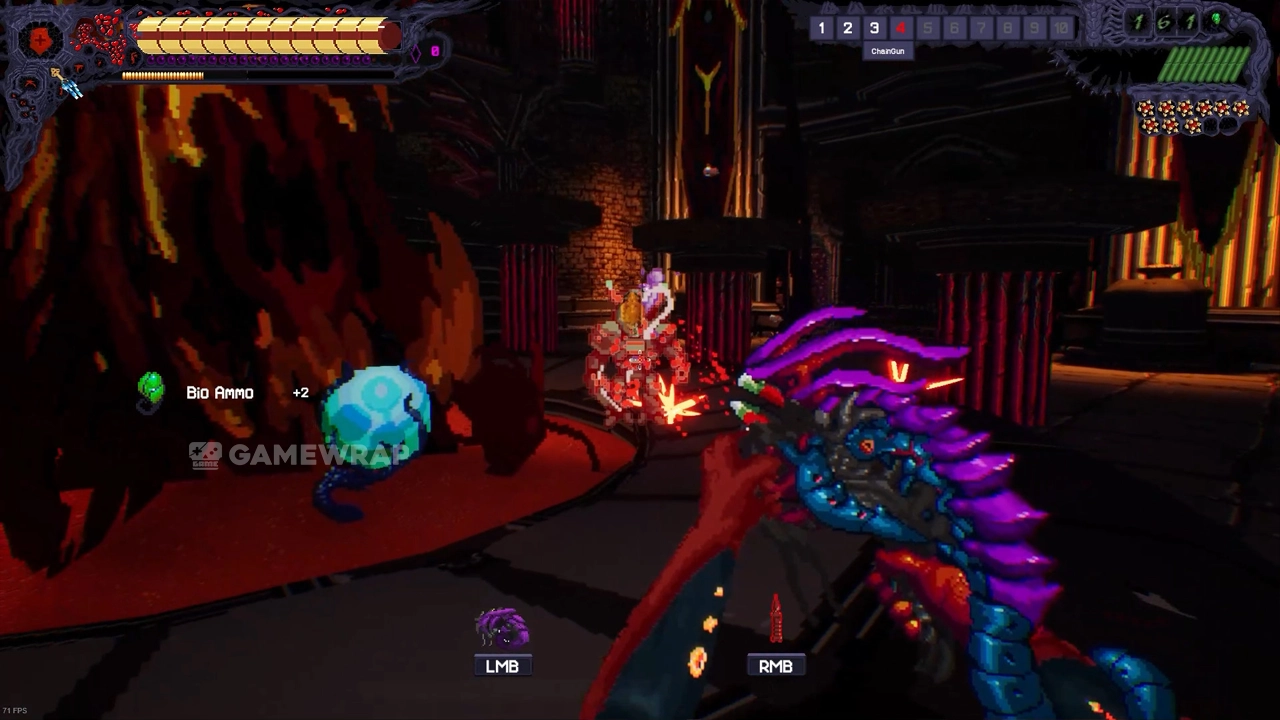Image resolution: width=1280 pixels, height=720 pixels.
Task: Switch to weapon slot 2
Action: tap(847, 28)
